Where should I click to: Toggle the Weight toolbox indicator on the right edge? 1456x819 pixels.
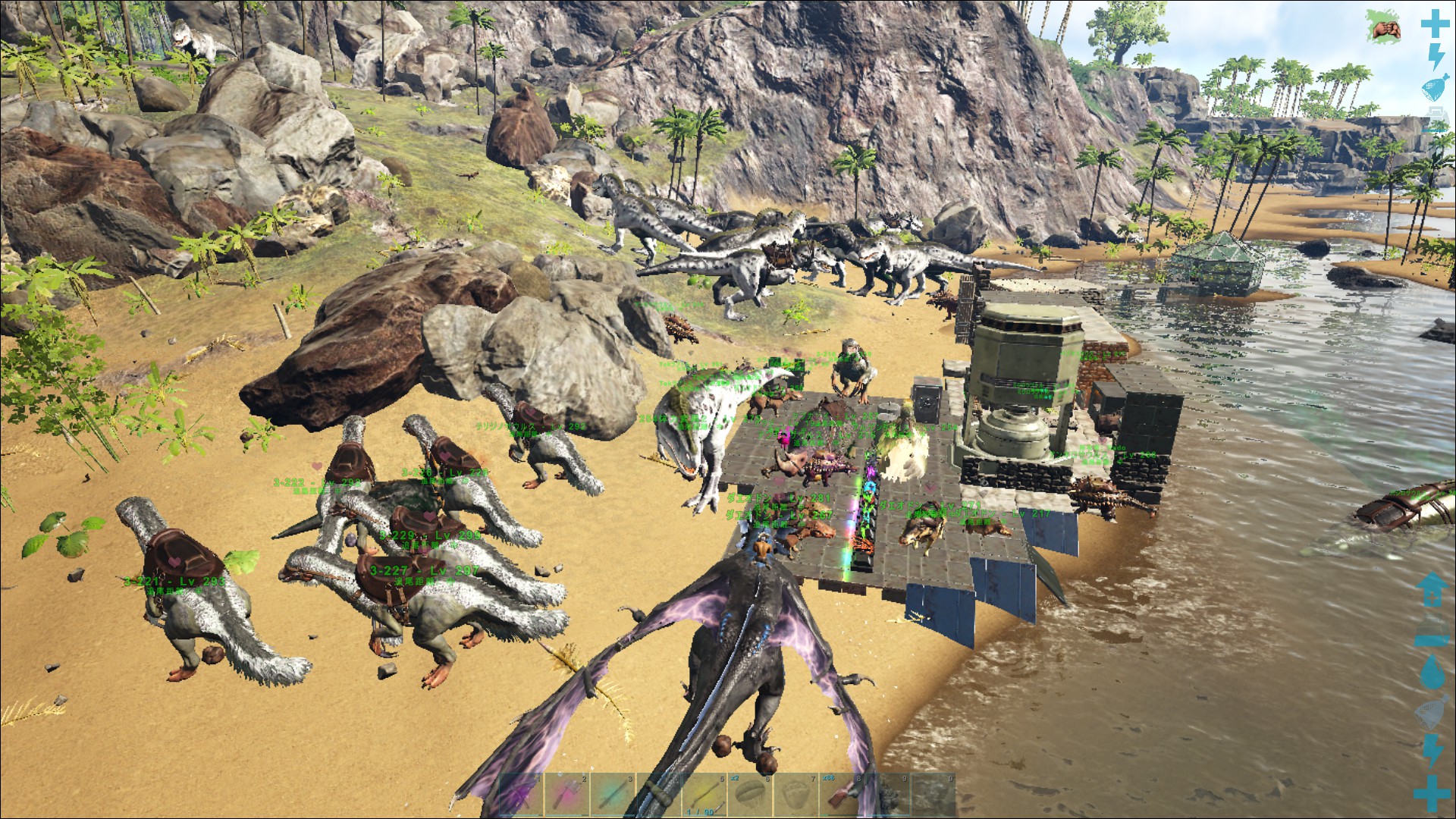coord(1436,112)
